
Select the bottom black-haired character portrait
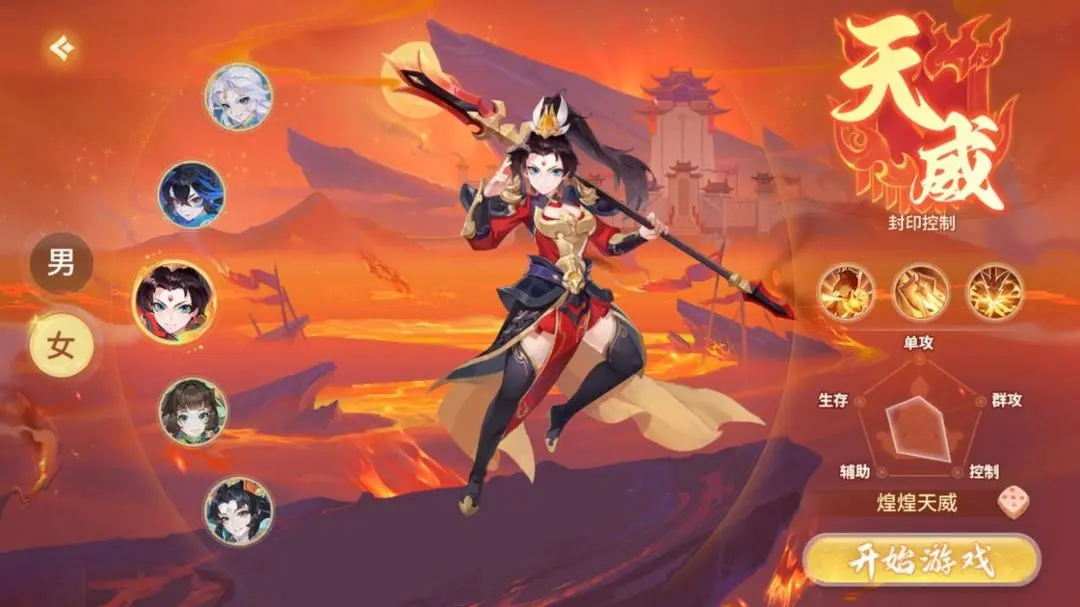(238, 510)
